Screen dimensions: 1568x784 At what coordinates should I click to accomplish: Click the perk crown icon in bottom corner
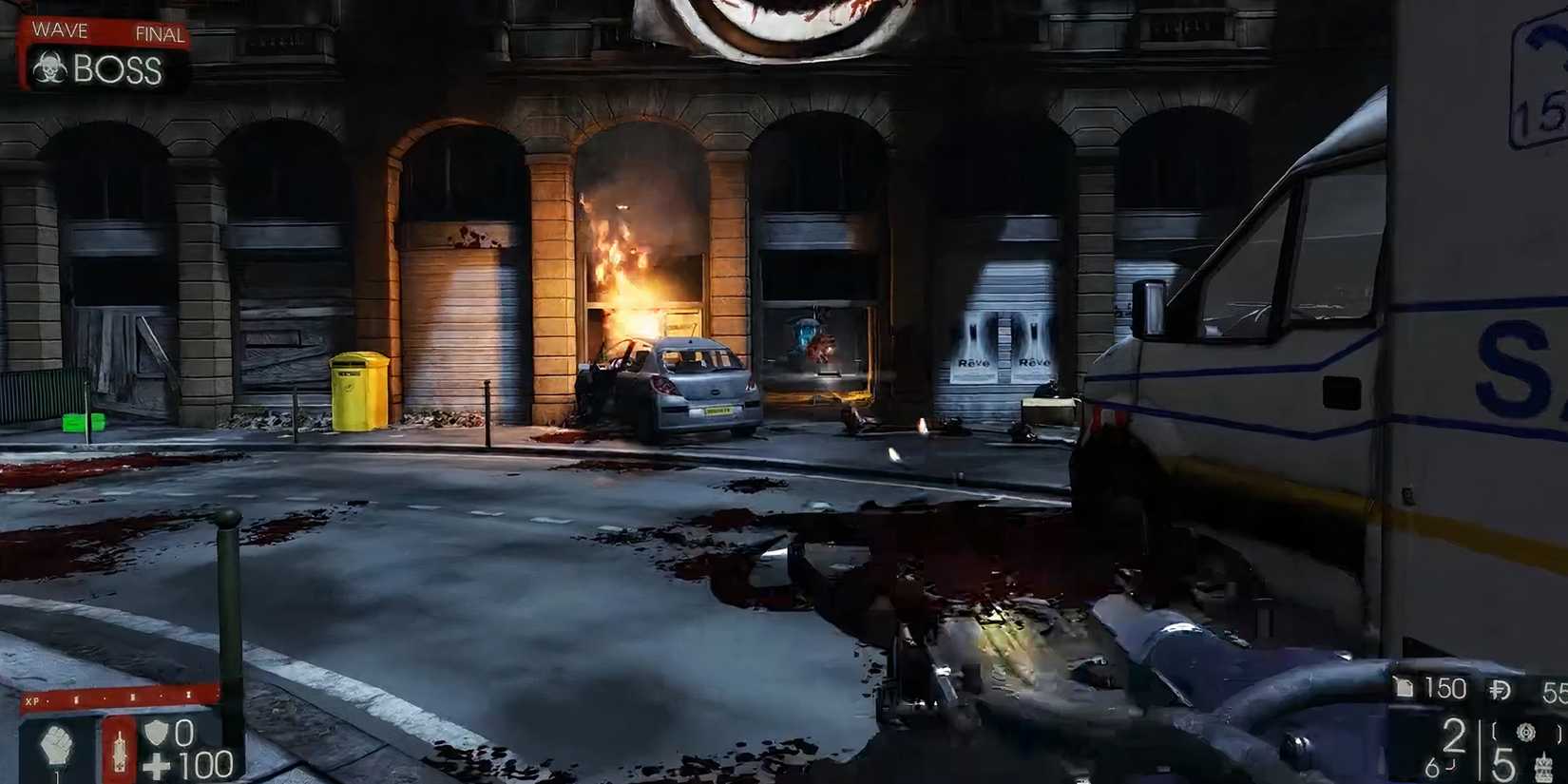pos(1543,766)
